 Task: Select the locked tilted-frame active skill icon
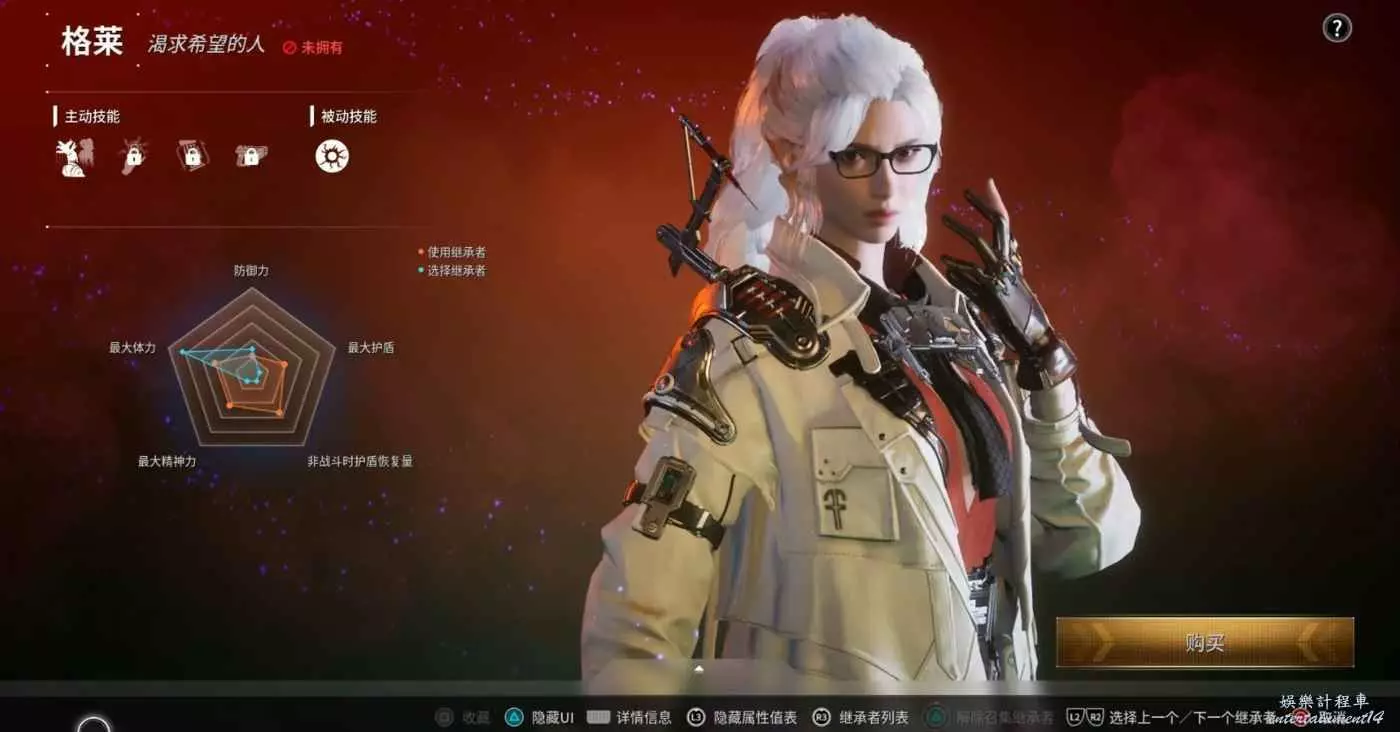[192, 156]
